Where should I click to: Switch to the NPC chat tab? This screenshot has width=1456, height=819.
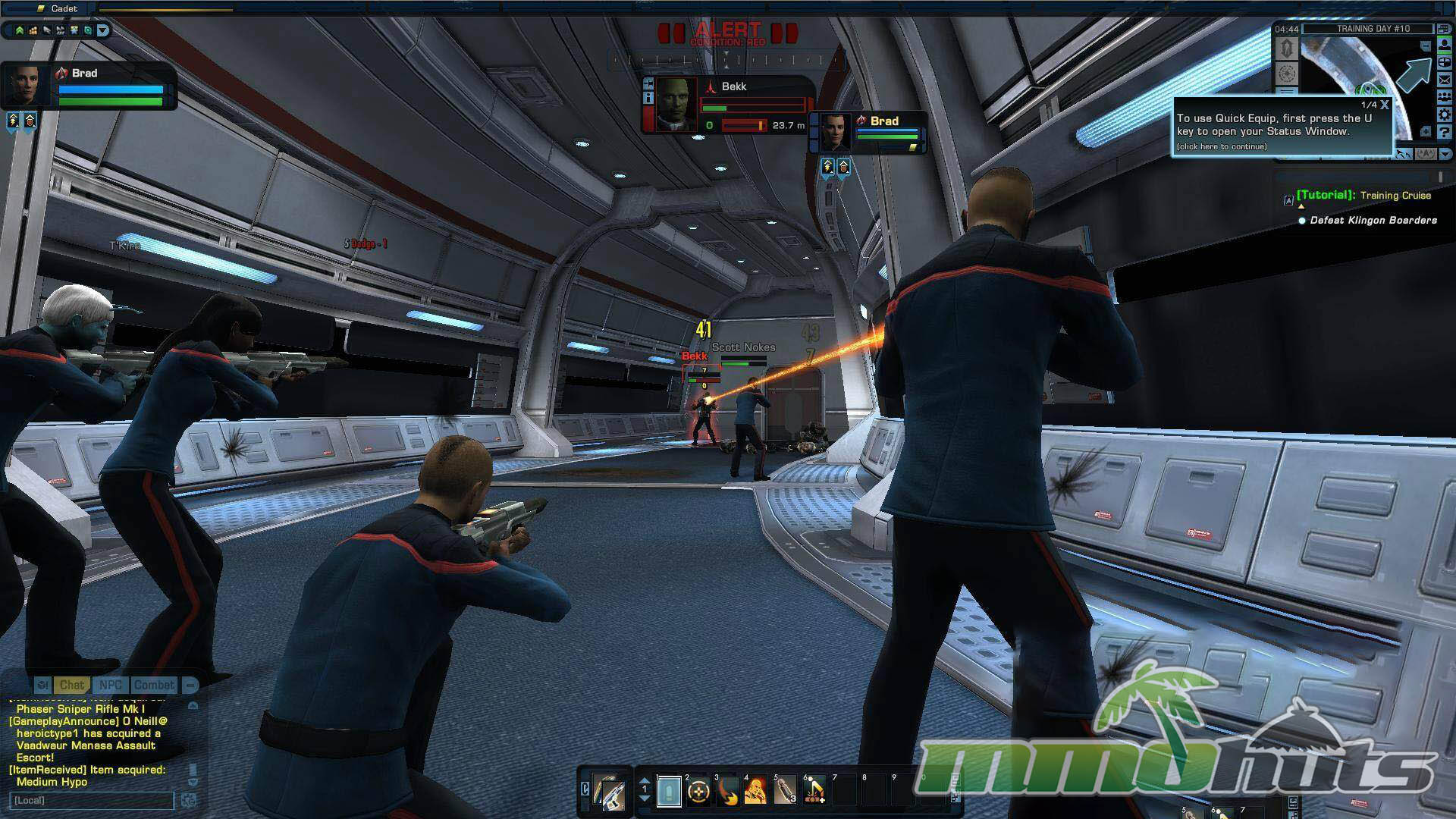111,685
